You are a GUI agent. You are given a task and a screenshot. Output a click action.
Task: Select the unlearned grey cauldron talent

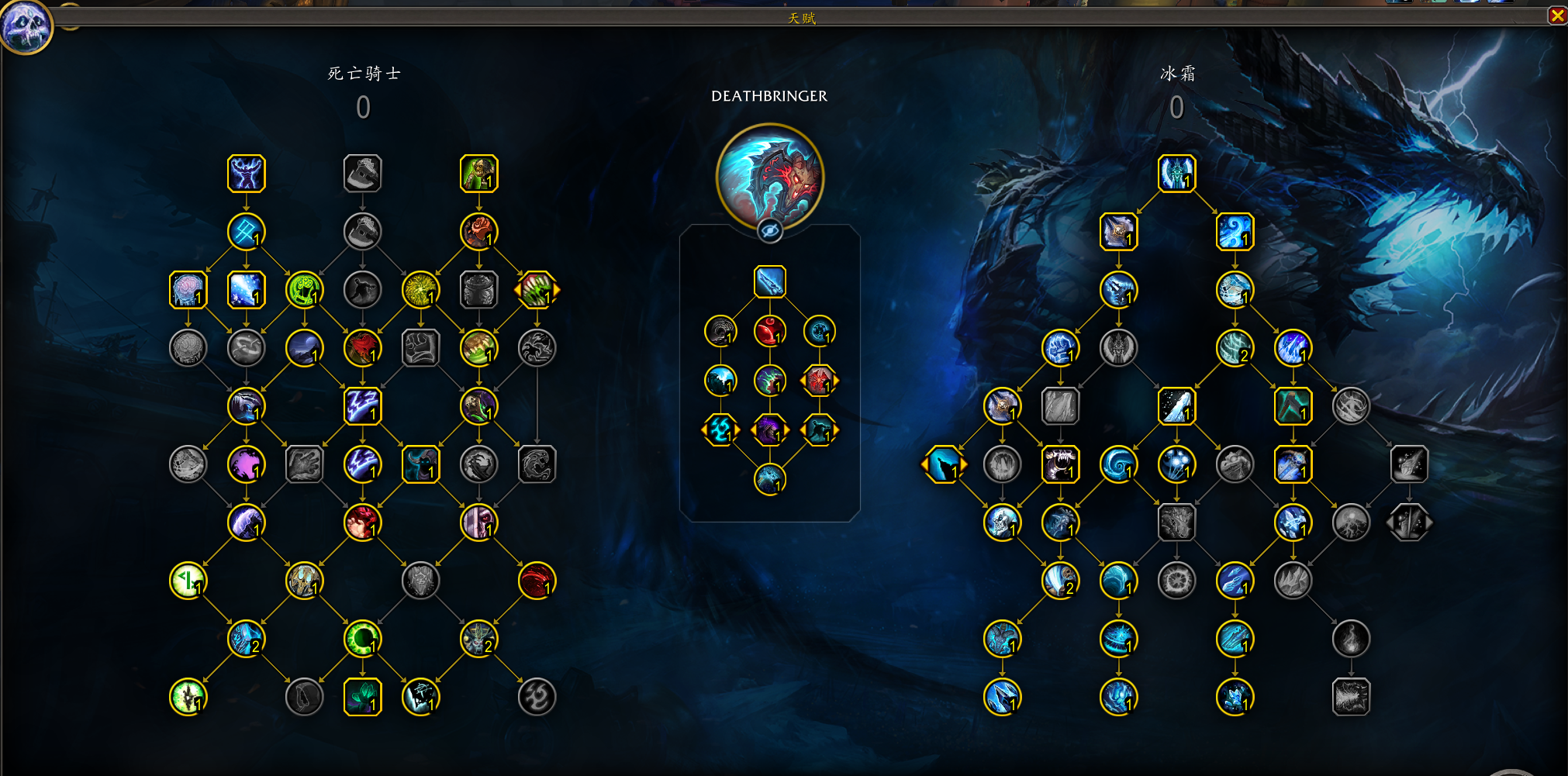pyautogui.click(x=478, y=290)
